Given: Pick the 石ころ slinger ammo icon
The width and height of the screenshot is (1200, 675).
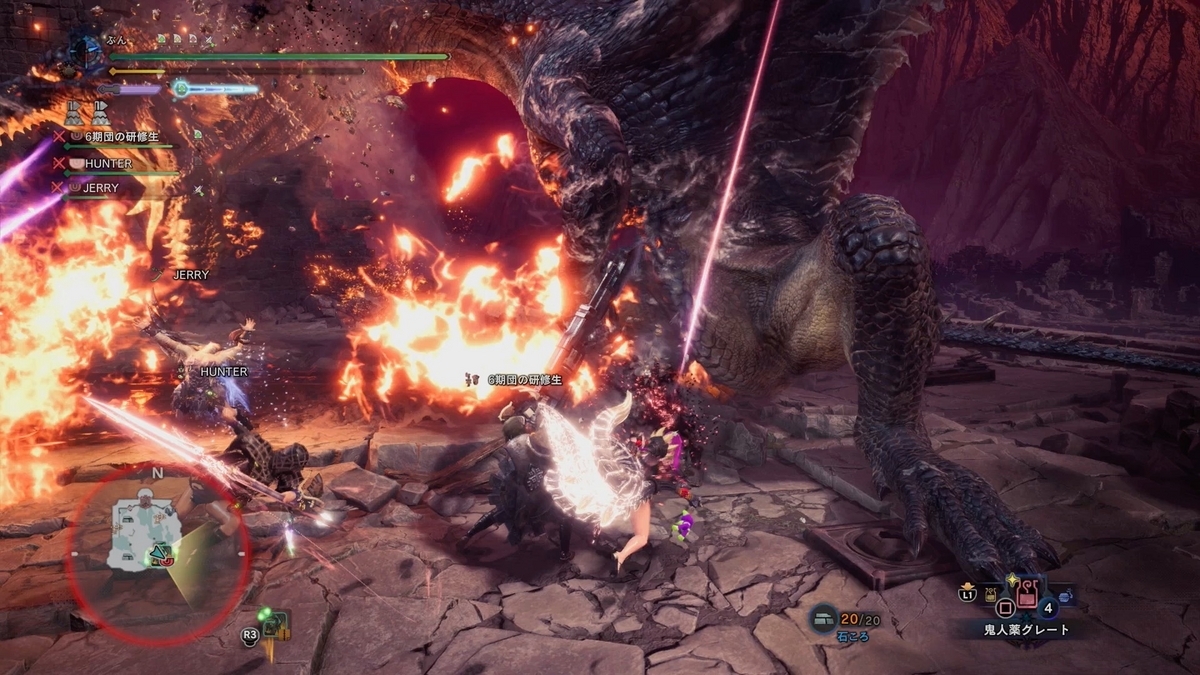Looking at the screenshot, I should (x=823, y=619).
